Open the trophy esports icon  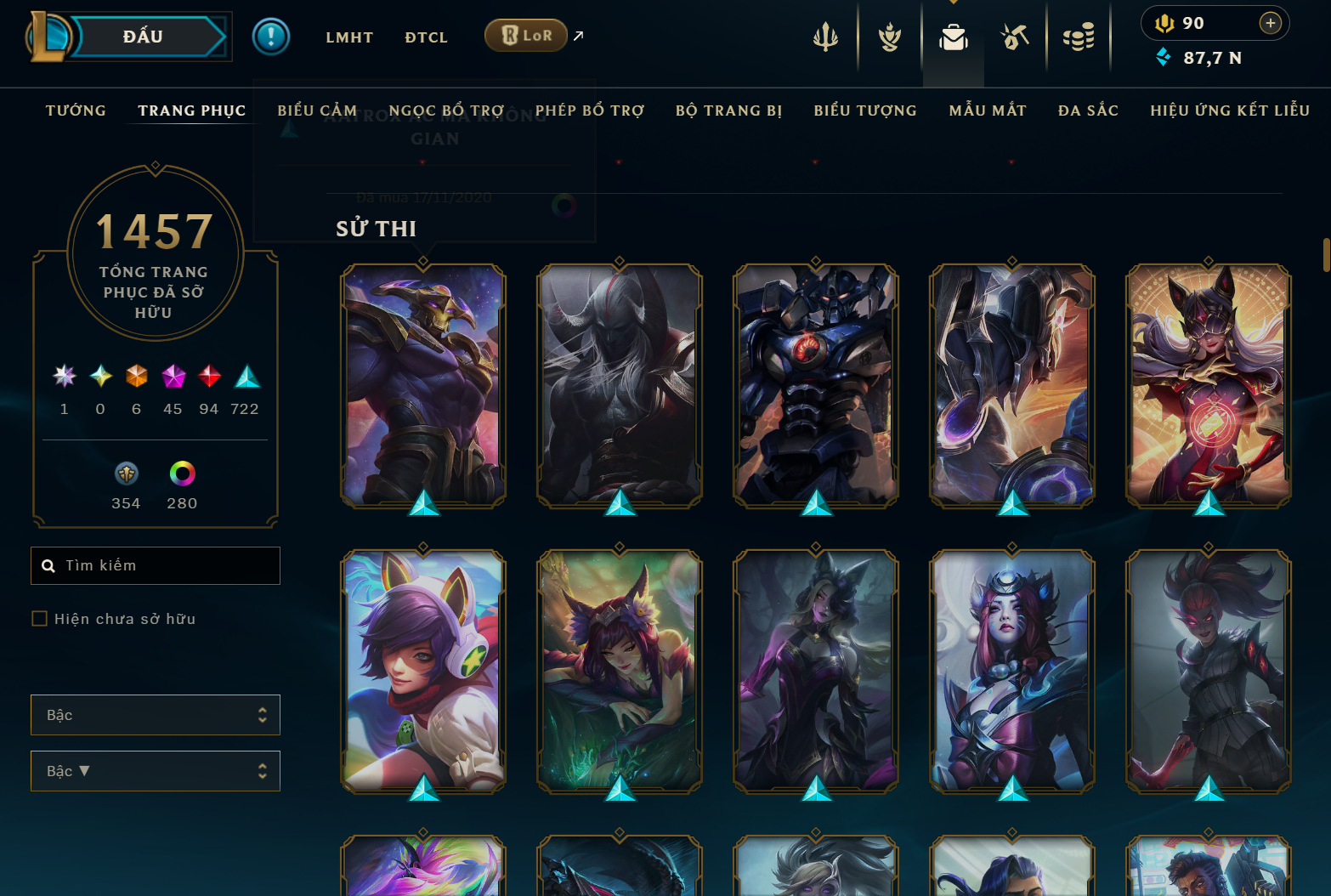[889, 37]
